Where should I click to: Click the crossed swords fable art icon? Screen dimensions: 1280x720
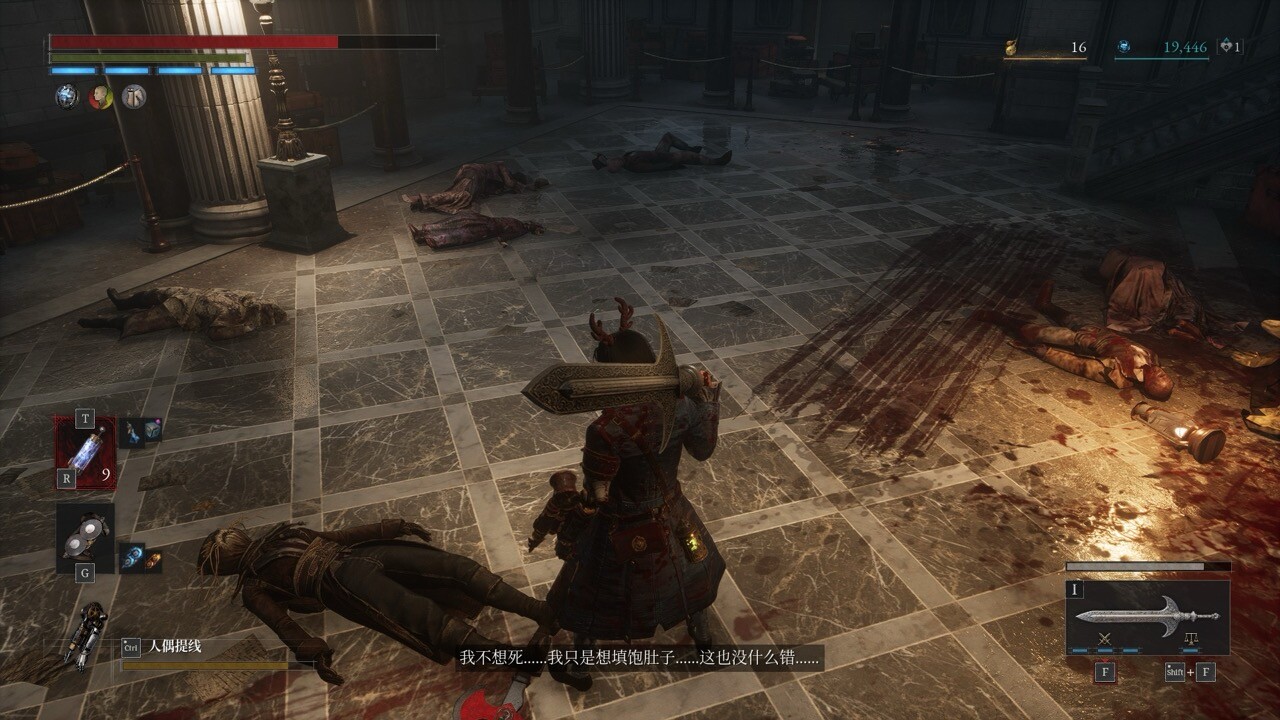pyautogui.click(x=1105, y=639)
